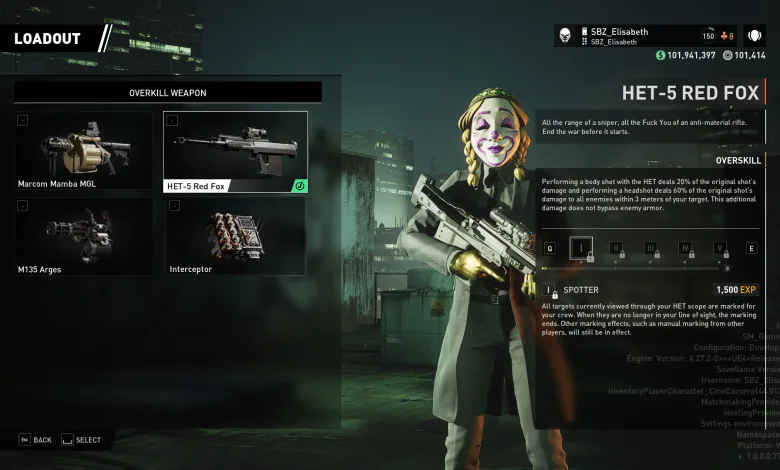This screenshot has width=780, height=470.
Task: Click the Select button
Action: pyautogui.click(x=81, y=440)
